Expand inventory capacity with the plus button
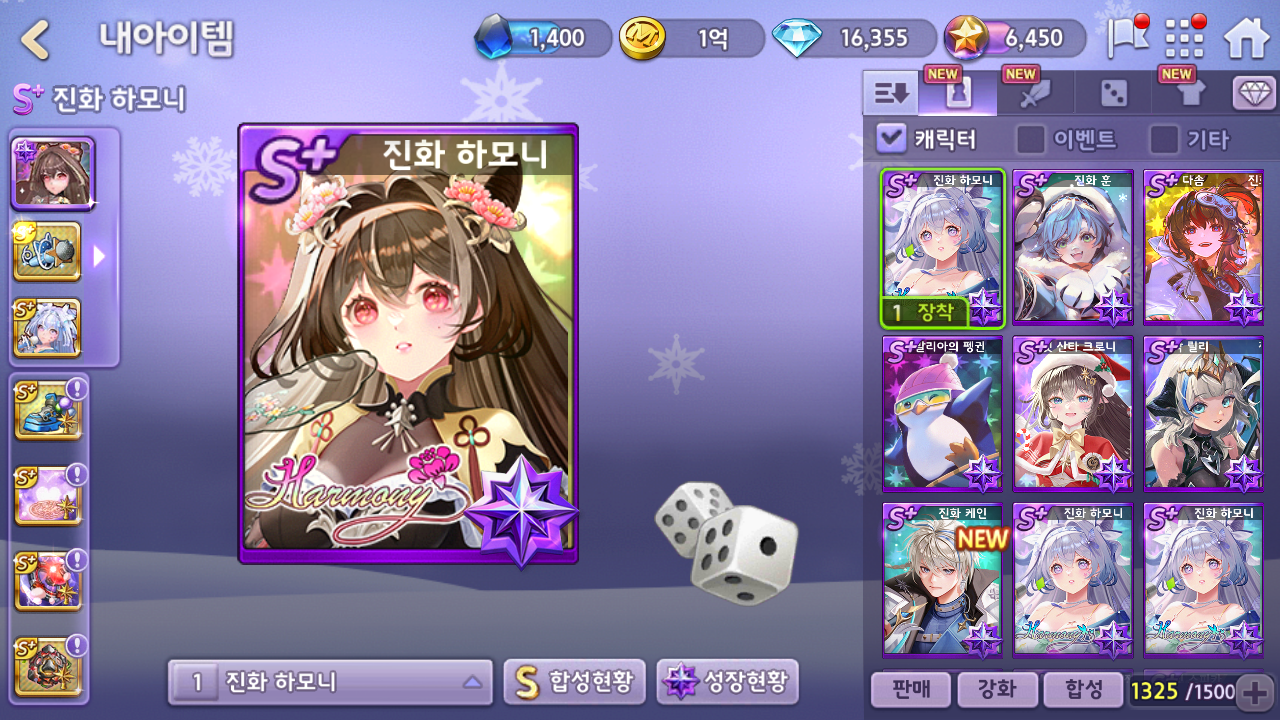 coord(1254,691)
